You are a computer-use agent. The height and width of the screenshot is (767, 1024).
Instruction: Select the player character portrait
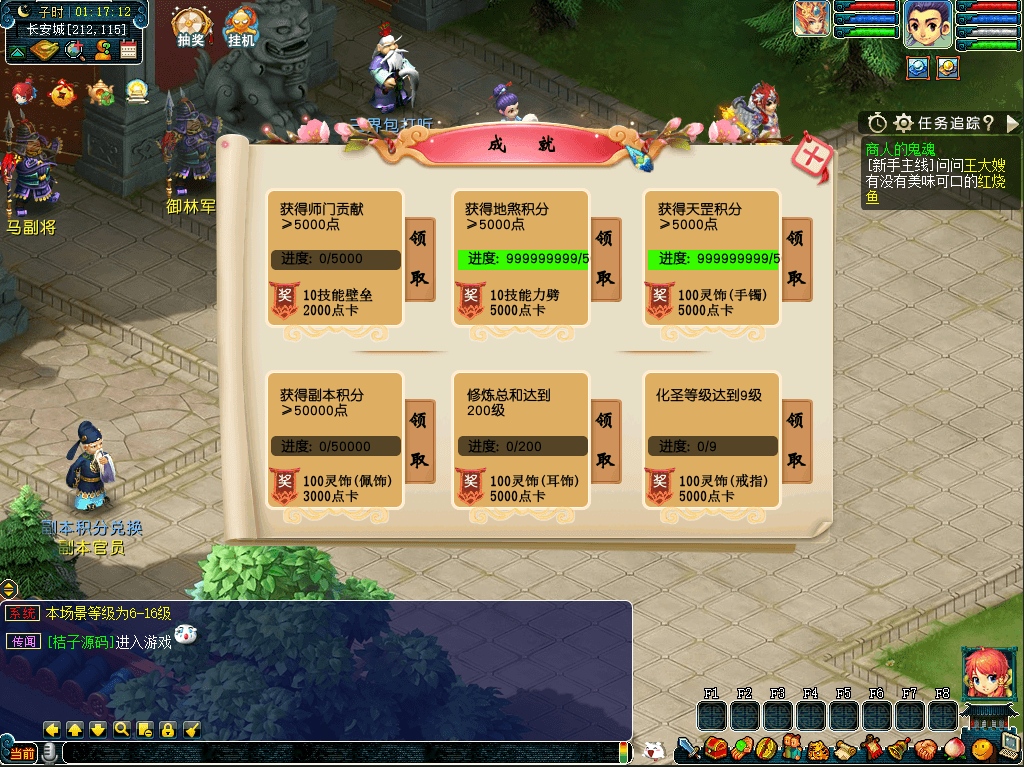pyautogui.click(x=928, y=24)
